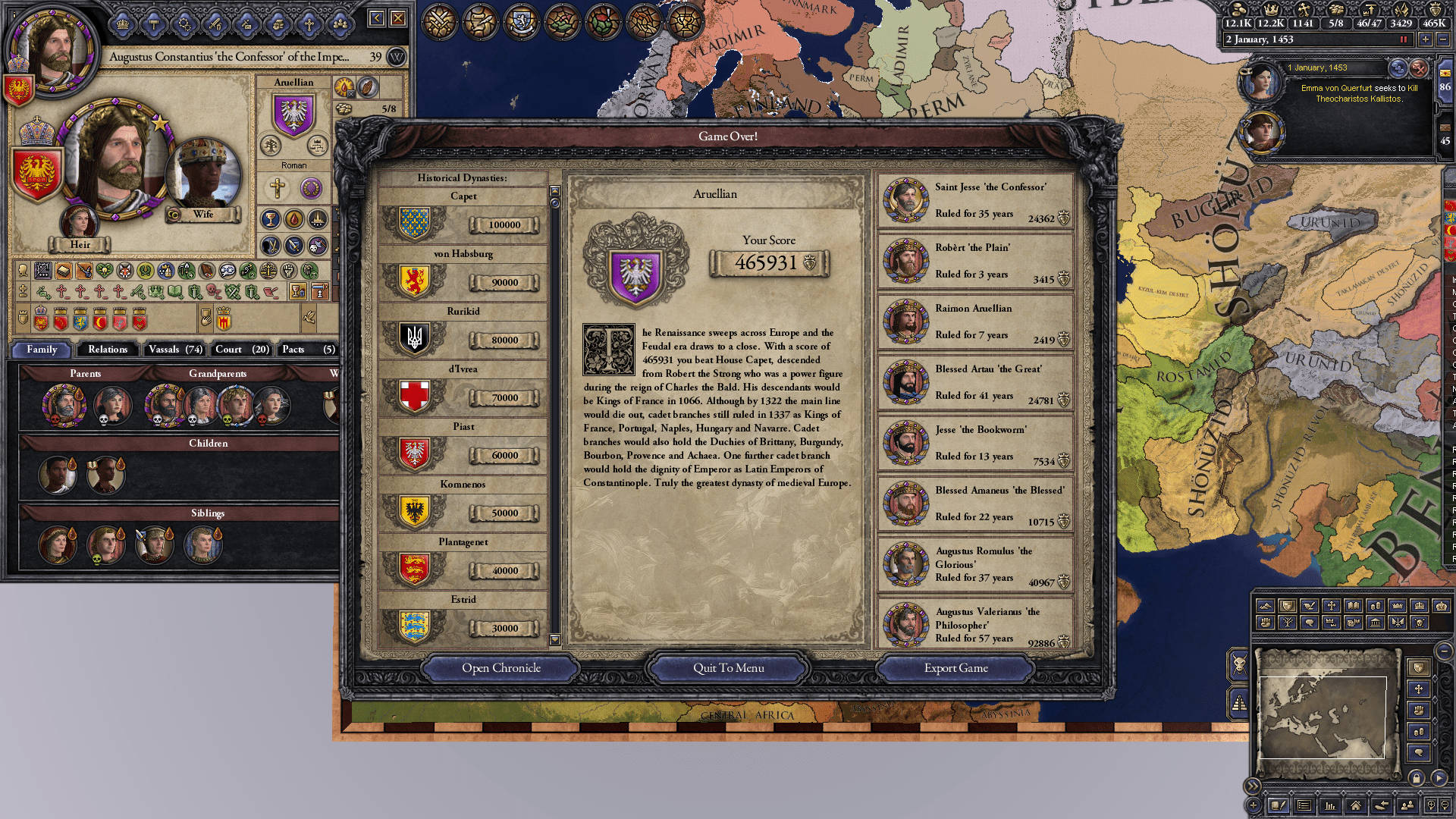Click the dynasty tree icon beside the Aruellian shield
The height and width of the screenshot is (819, 1456).
pyautogui.click(x=270, y=146)
